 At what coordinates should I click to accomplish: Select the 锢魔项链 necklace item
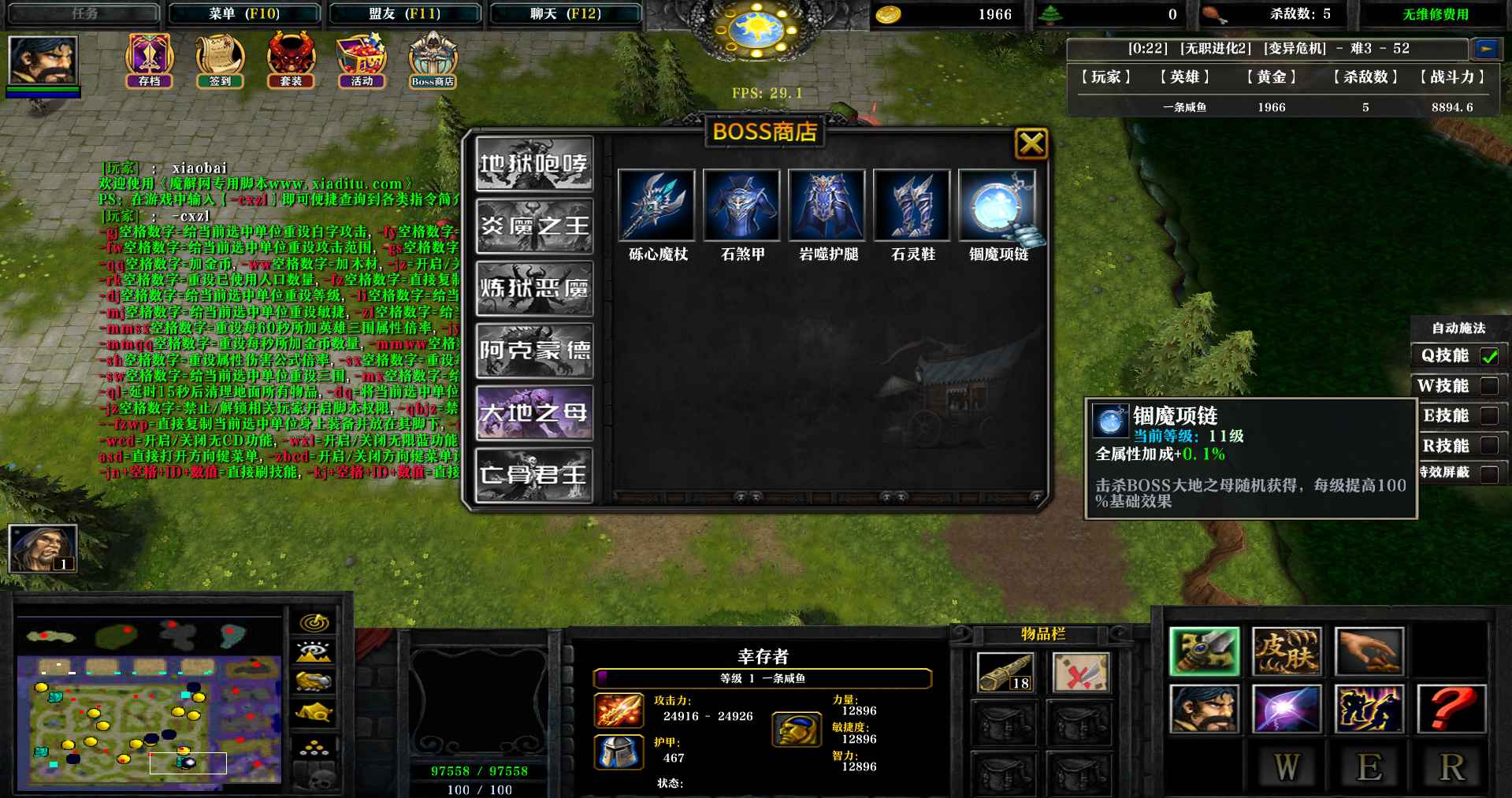pos(997,206)
